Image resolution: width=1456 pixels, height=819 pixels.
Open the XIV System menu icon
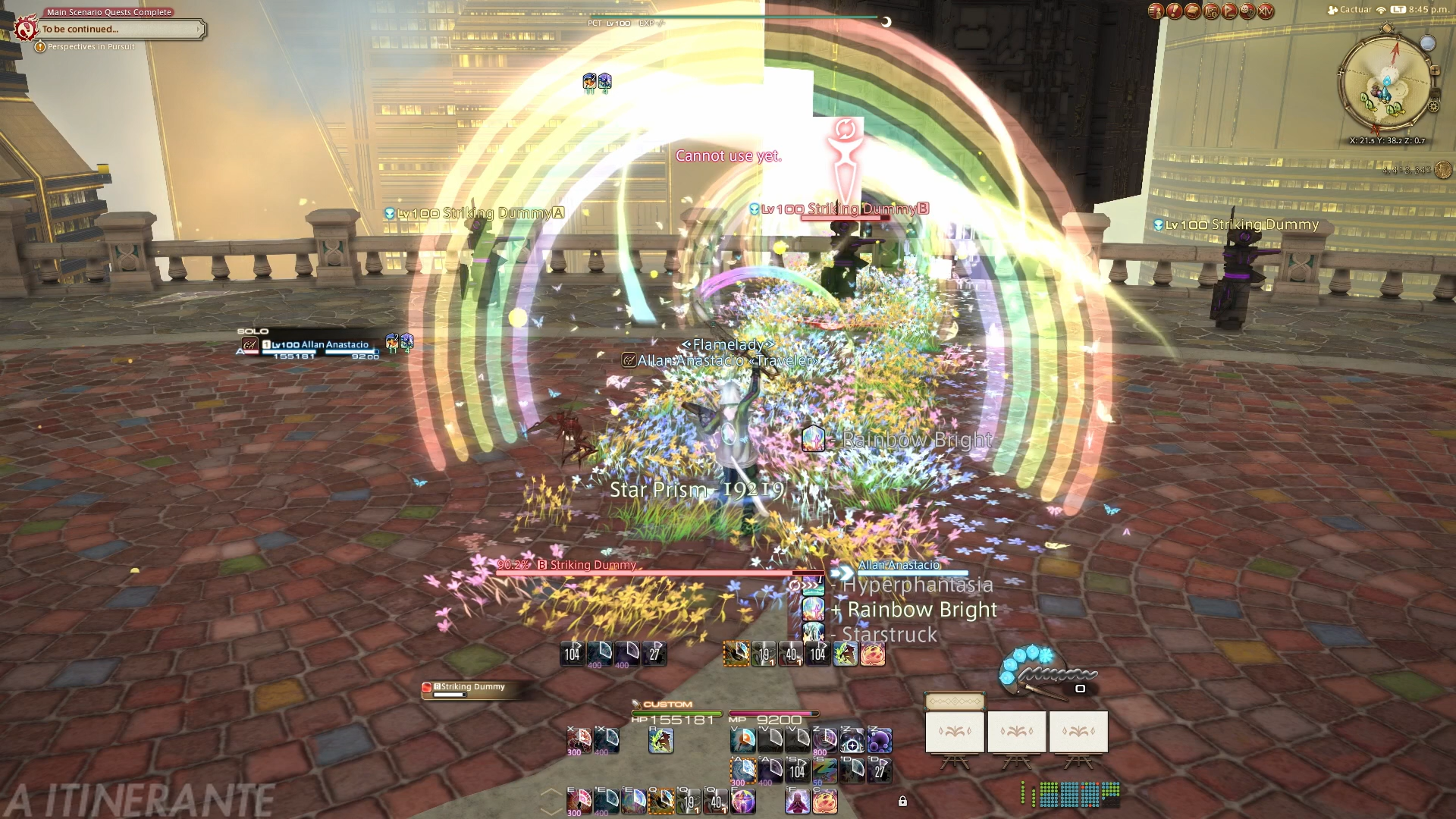[x=1266, y=11]
